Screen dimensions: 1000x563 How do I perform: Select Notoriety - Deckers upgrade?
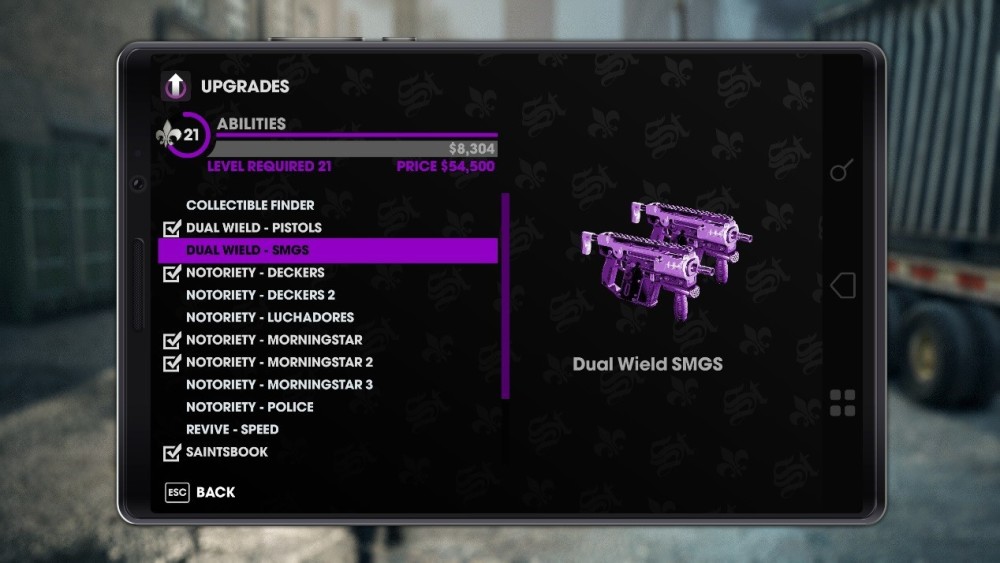click(255, 272)
